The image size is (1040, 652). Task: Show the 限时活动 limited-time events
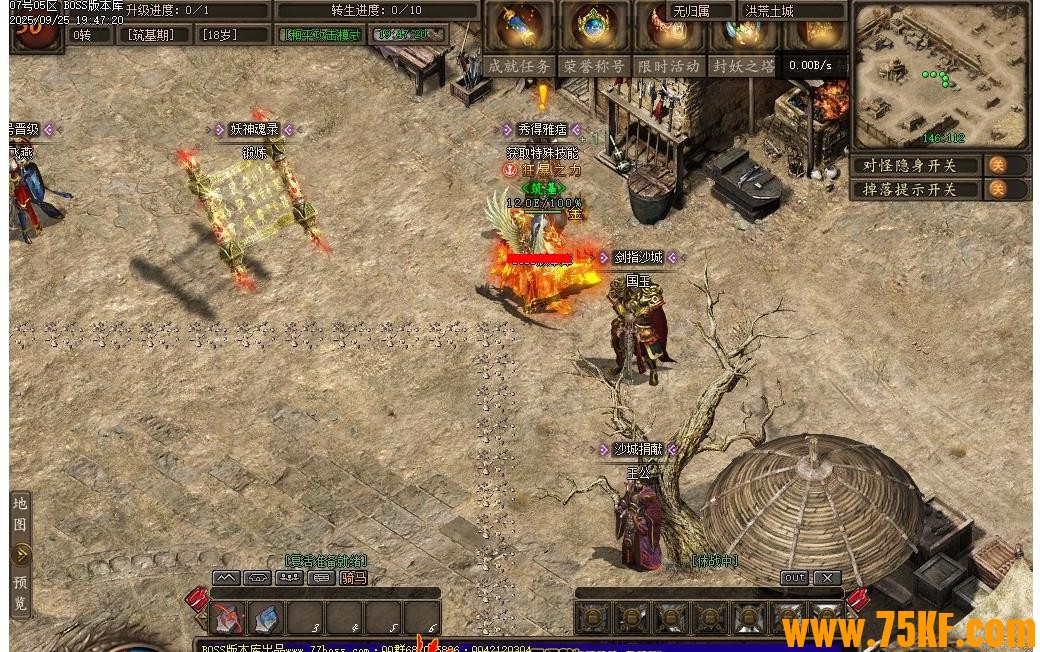tap(668, 66)
